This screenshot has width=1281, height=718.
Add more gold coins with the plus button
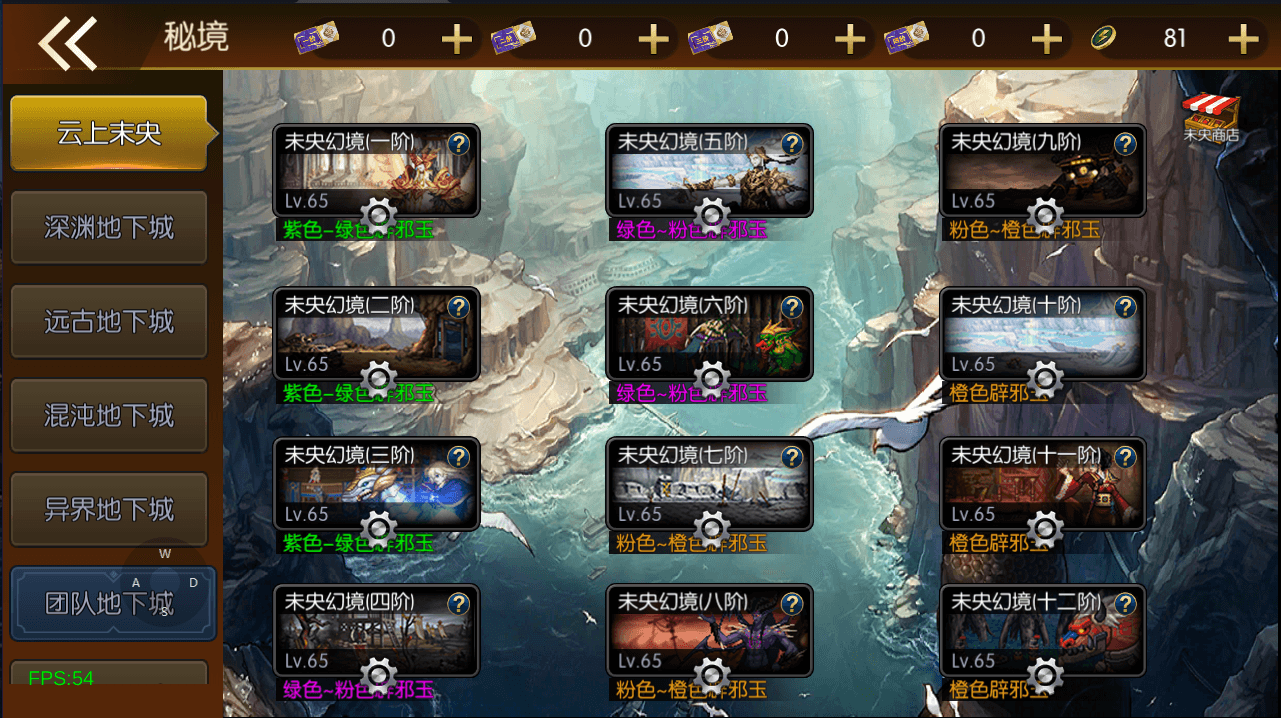(1243, 39)
